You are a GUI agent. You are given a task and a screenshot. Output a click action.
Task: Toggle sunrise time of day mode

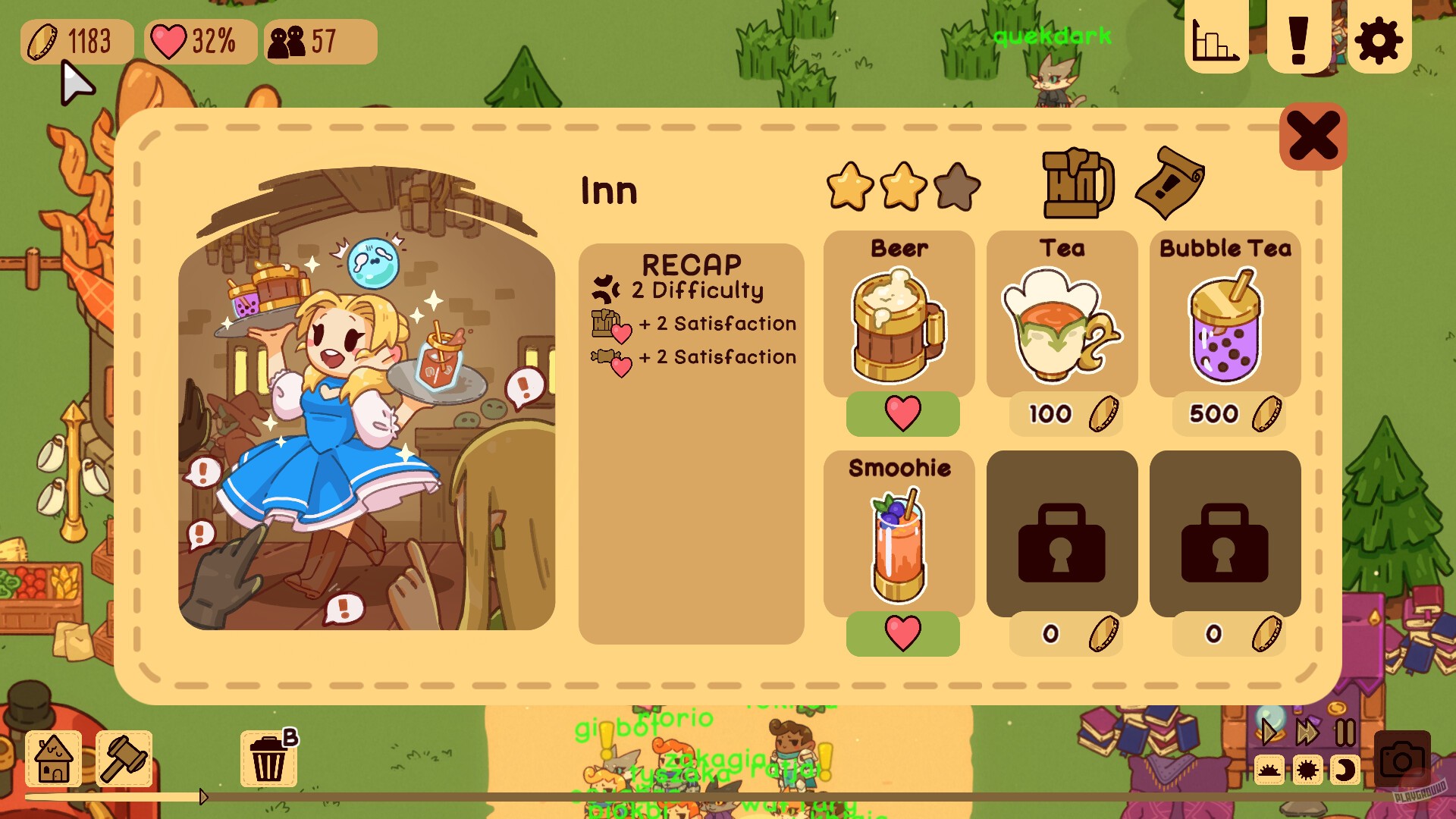pos(1269,770)
